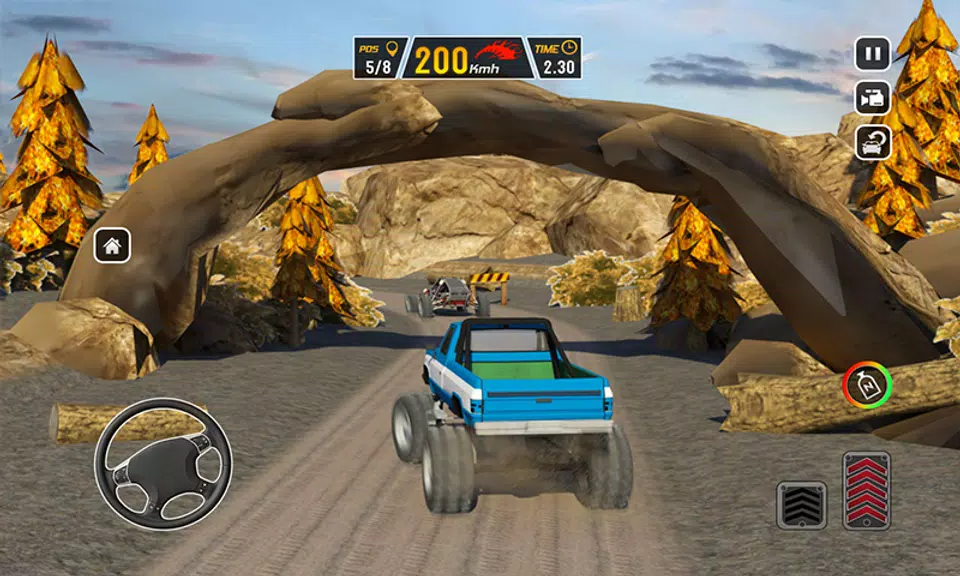Activate the nitro boost
Viewport: 960px width, 576px height.
(866, 384)
